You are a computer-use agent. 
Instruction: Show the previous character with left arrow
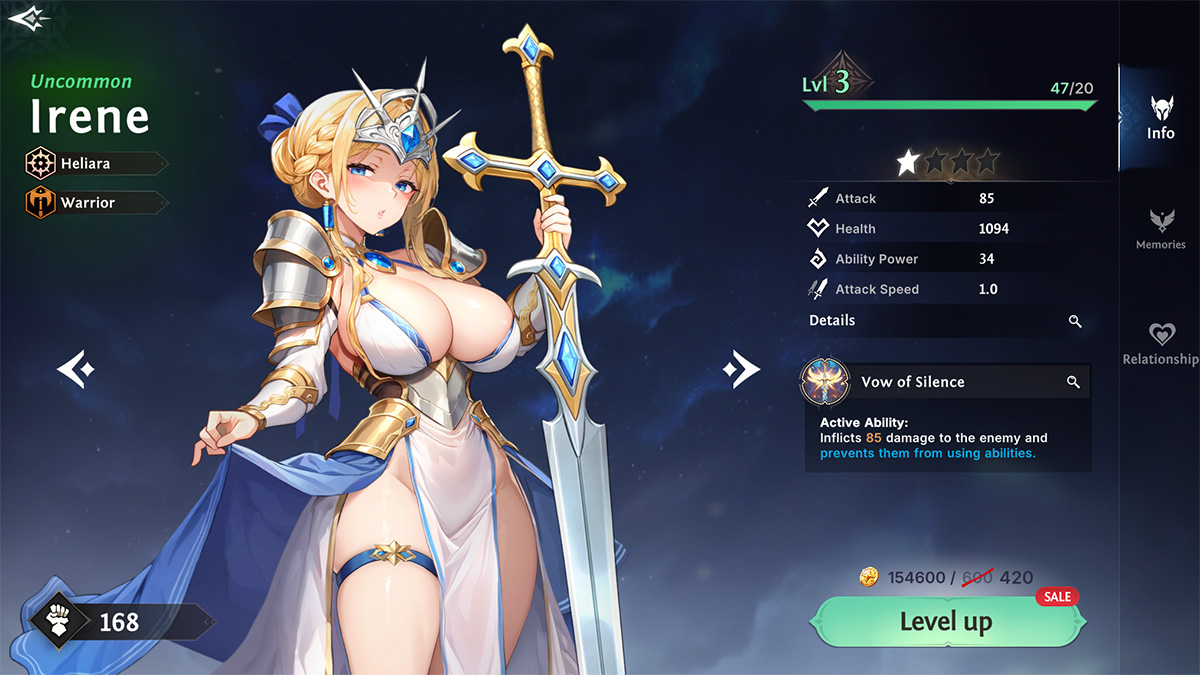point(75,369)
